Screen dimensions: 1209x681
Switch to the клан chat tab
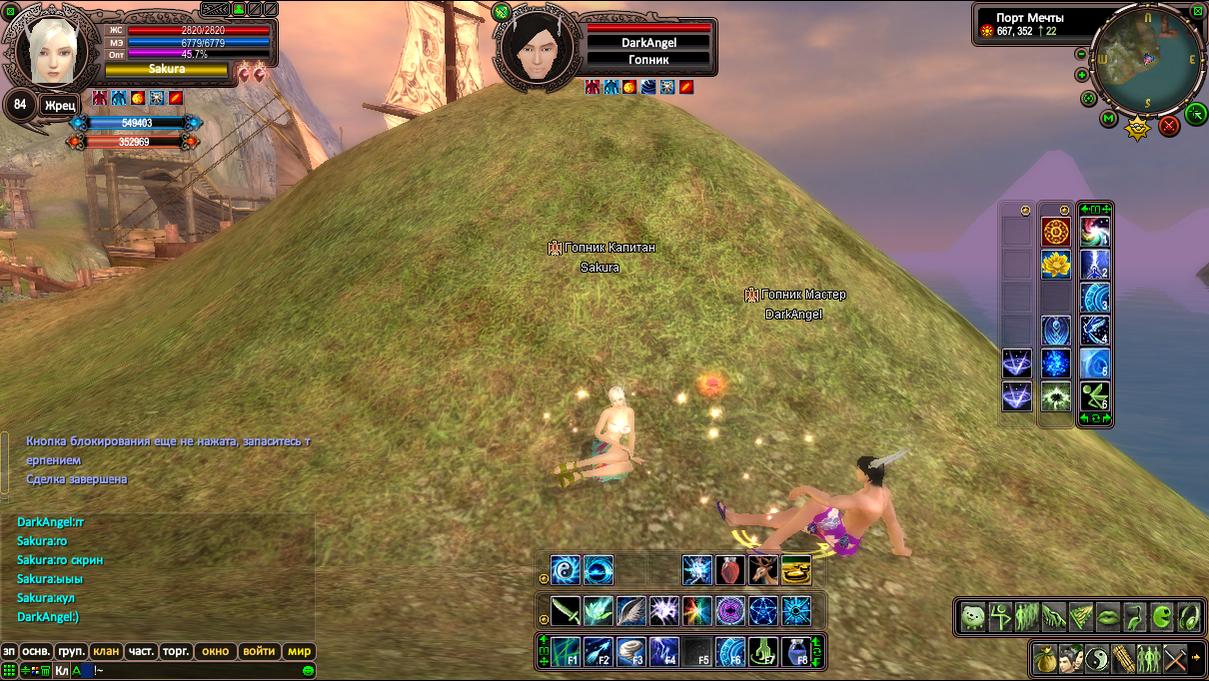coord(106,651)
